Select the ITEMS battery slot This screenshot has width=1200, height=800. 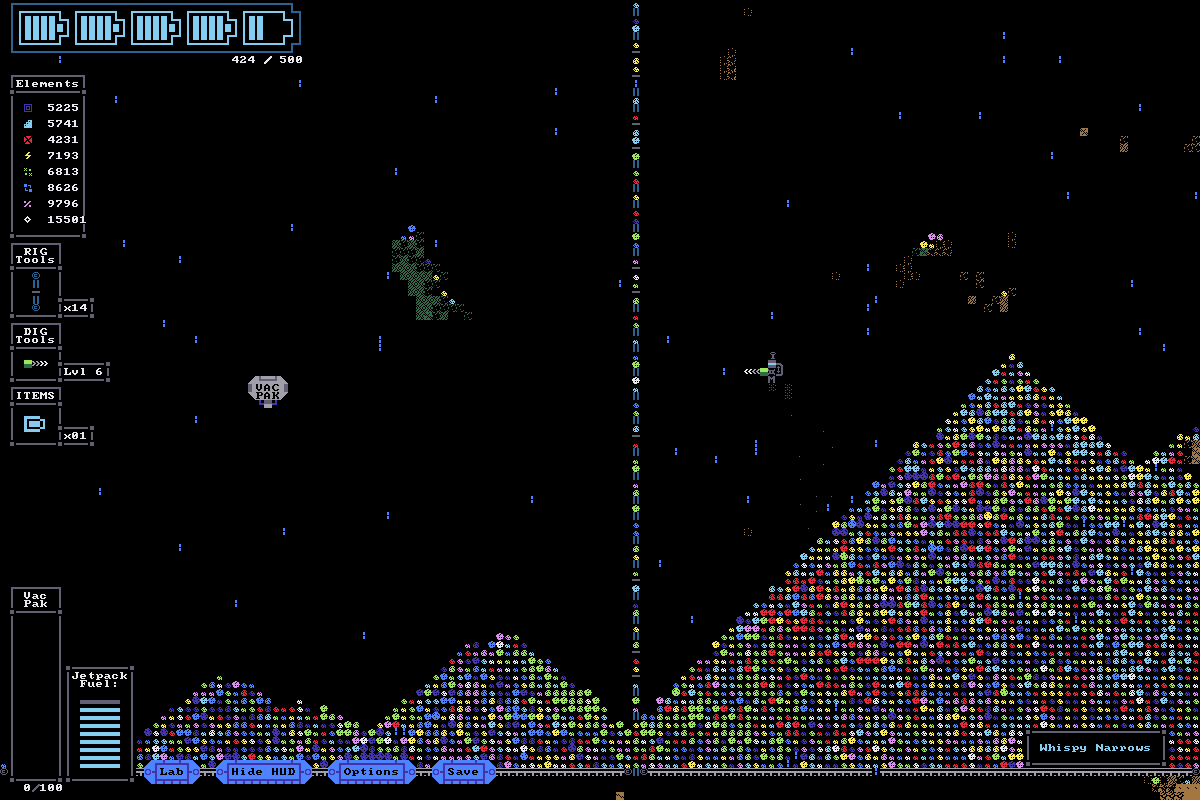coord(36,424)
